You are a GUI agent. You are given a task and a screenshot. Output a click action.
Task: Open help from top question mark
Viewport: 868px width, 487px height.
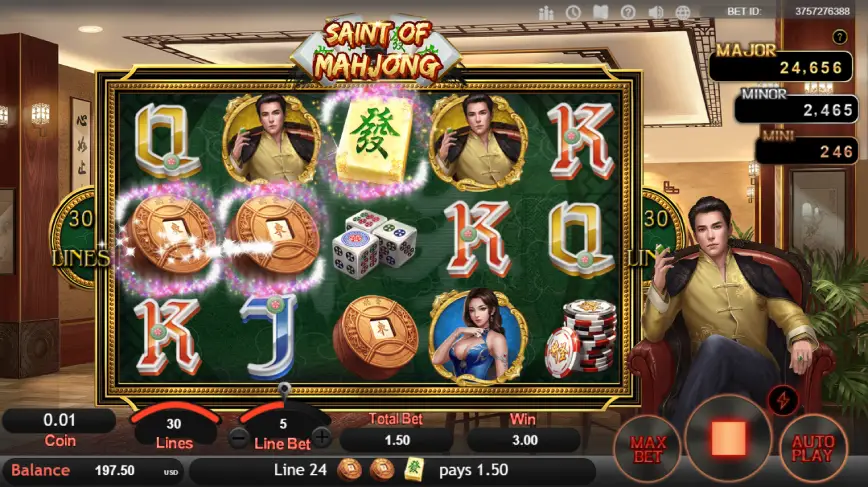(628, 13)
